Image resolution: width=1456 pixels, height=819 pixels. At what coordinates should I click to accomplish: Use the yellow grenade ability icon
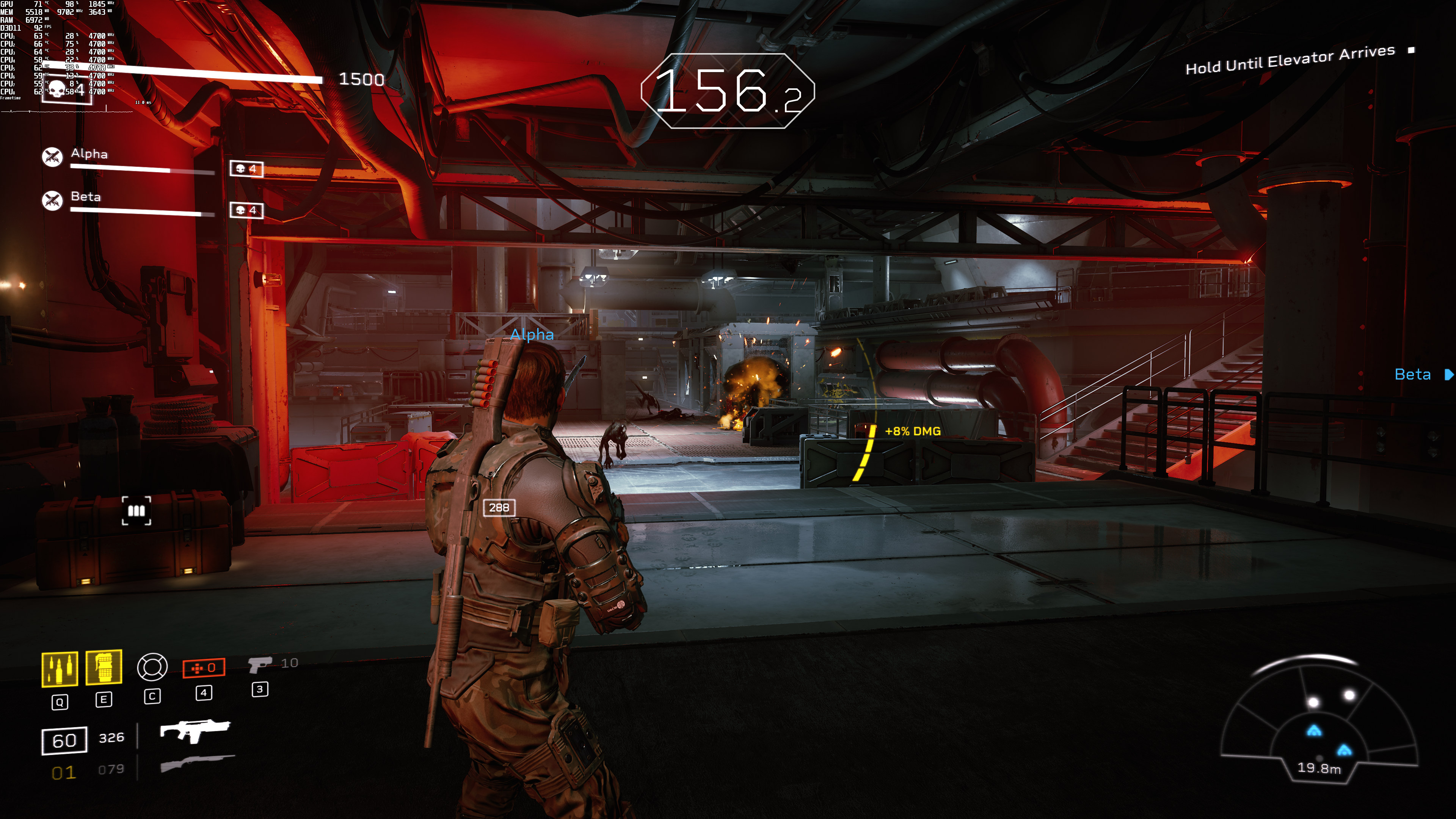tap(104, 667)
